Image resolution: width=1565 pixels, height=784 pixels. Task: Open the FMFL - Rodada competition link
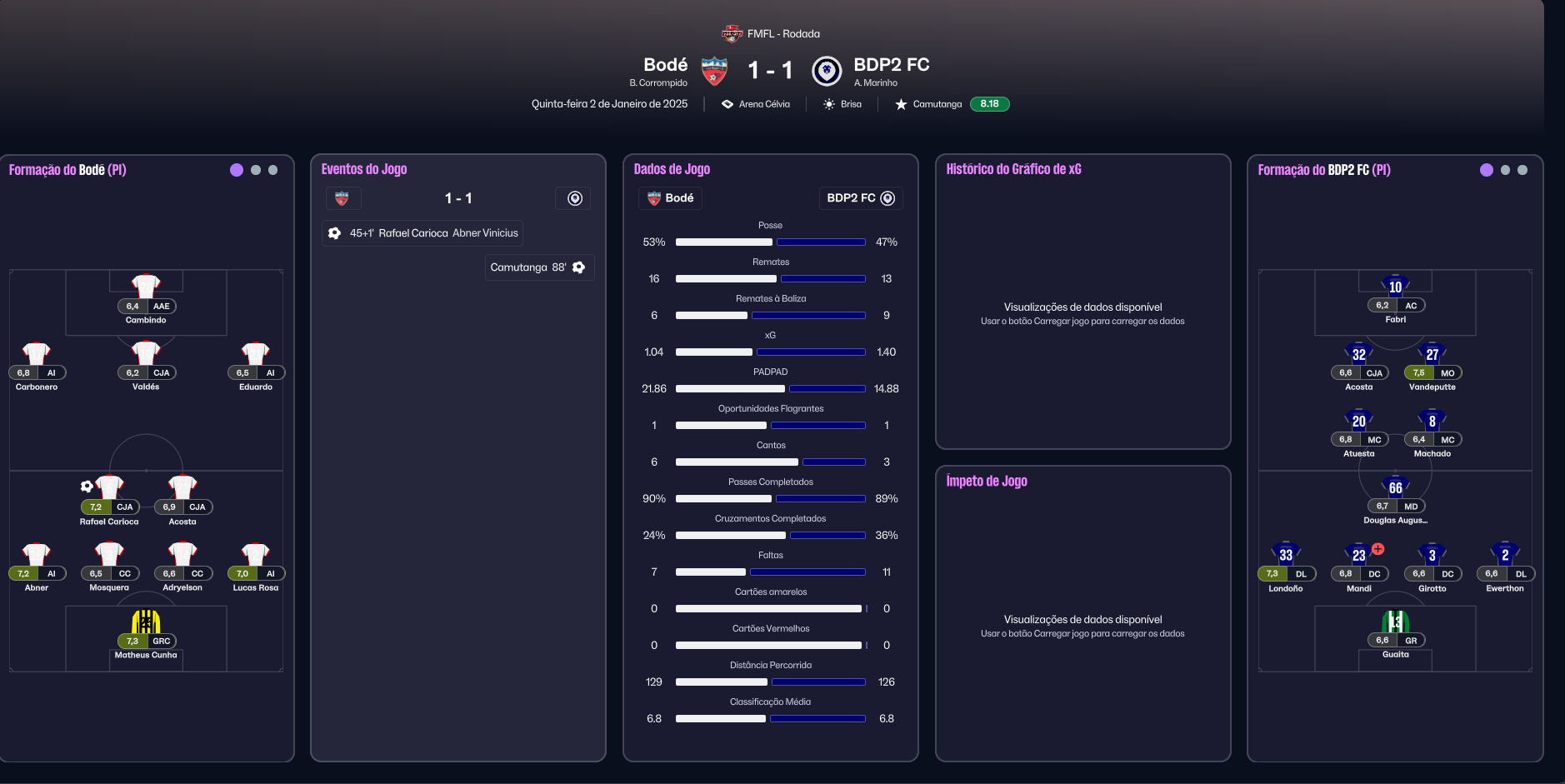point(782,34)
